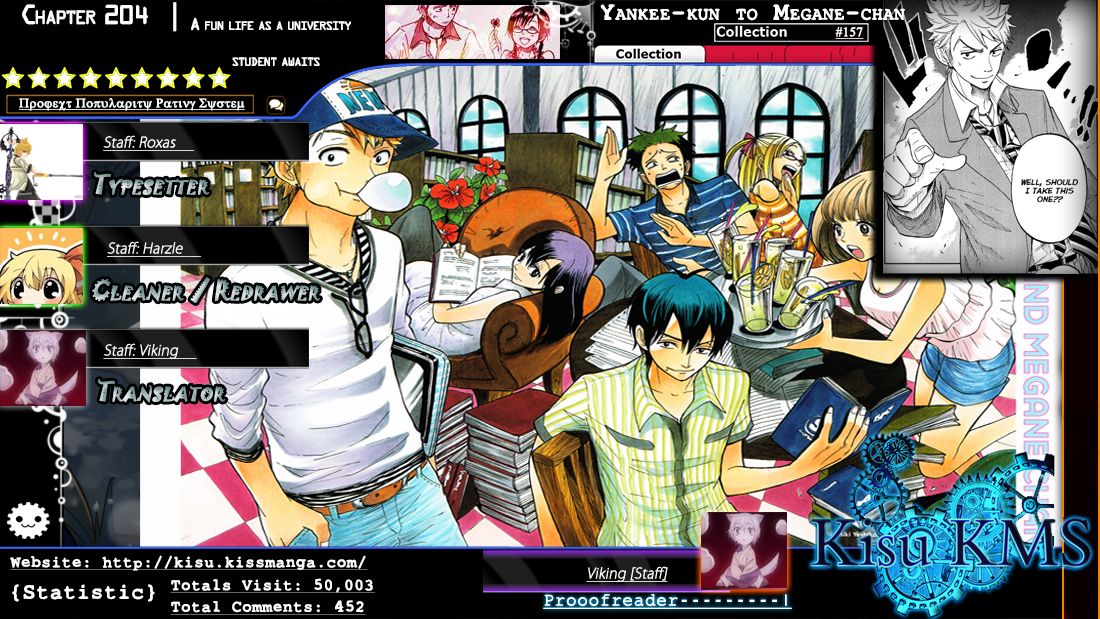Open the manga panel preview thumbnail

[x=990, y=137]
